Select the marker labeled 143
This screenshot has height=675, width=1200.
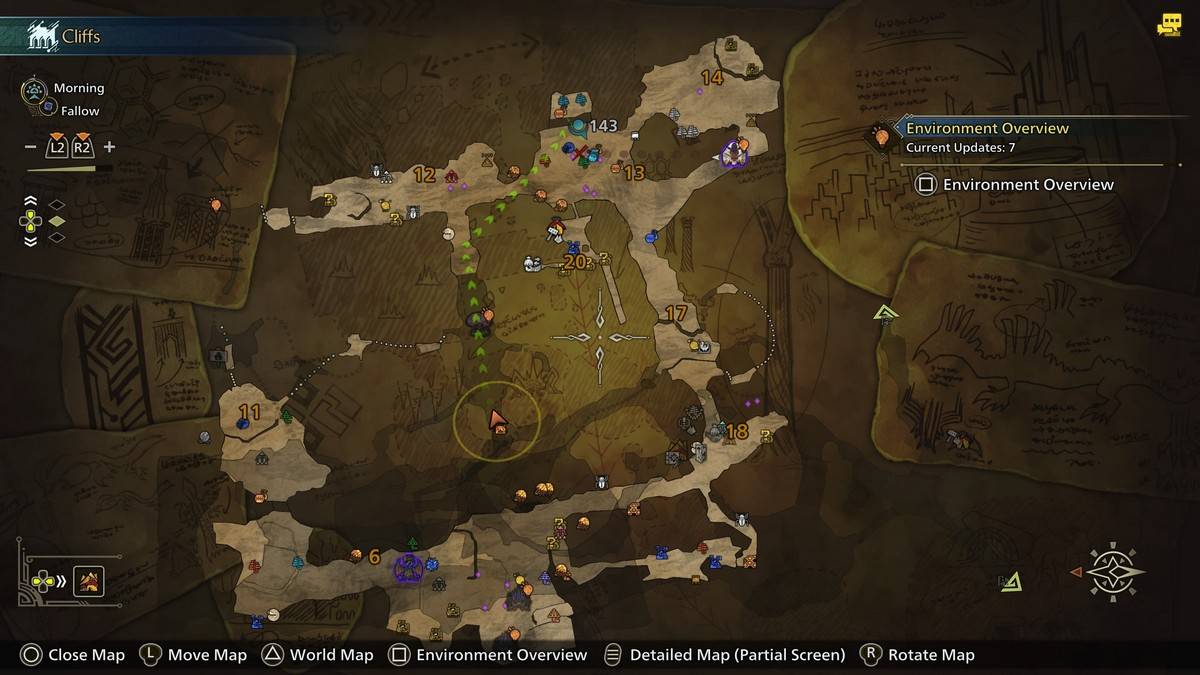(603, 126)
